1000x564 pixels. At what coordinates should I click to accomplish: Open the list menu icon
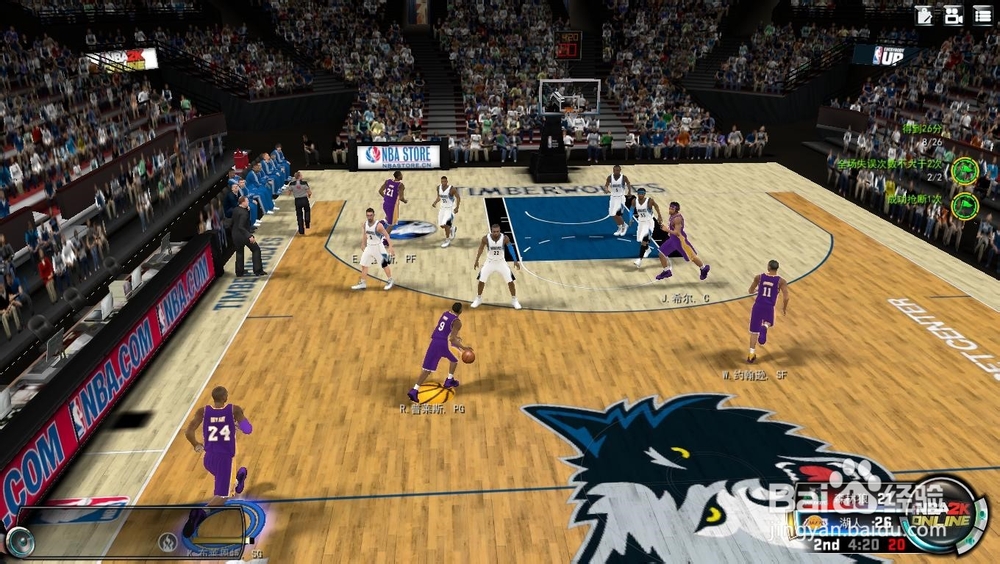click(x=983, y=15)
